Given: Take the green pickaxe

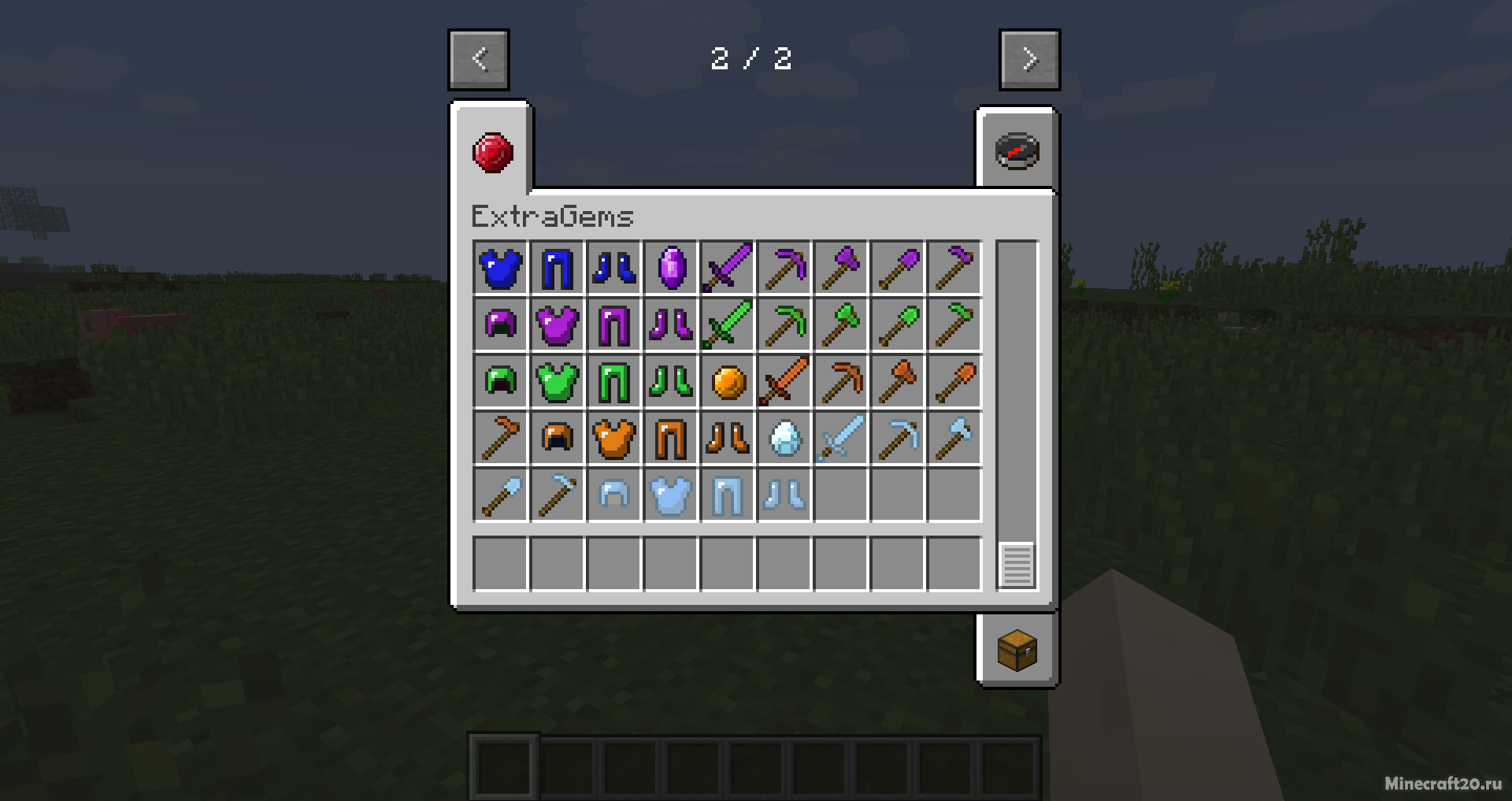Looking at the screenshot, I should (784, 324).
